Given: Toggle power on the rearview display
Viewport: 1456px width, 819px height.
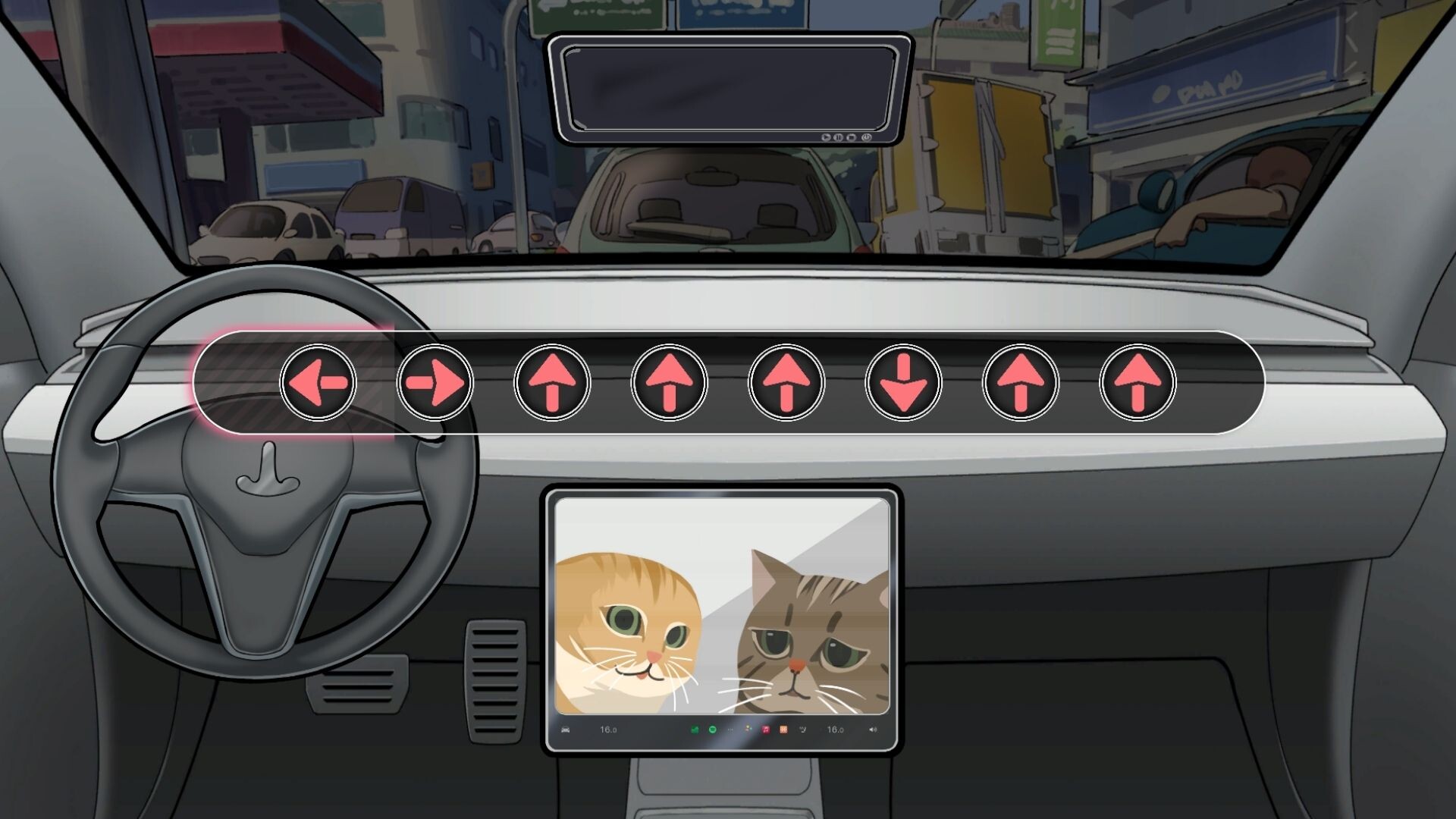Looking at the screenshot, I should [x=866, y=136].
